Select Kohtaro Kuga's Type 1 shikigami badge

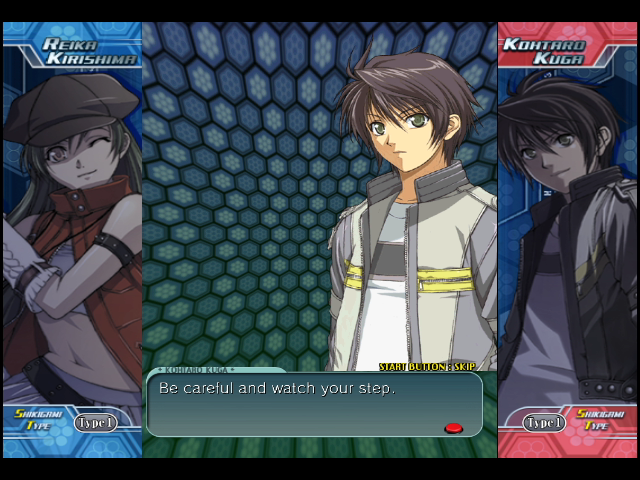point(544,423)
